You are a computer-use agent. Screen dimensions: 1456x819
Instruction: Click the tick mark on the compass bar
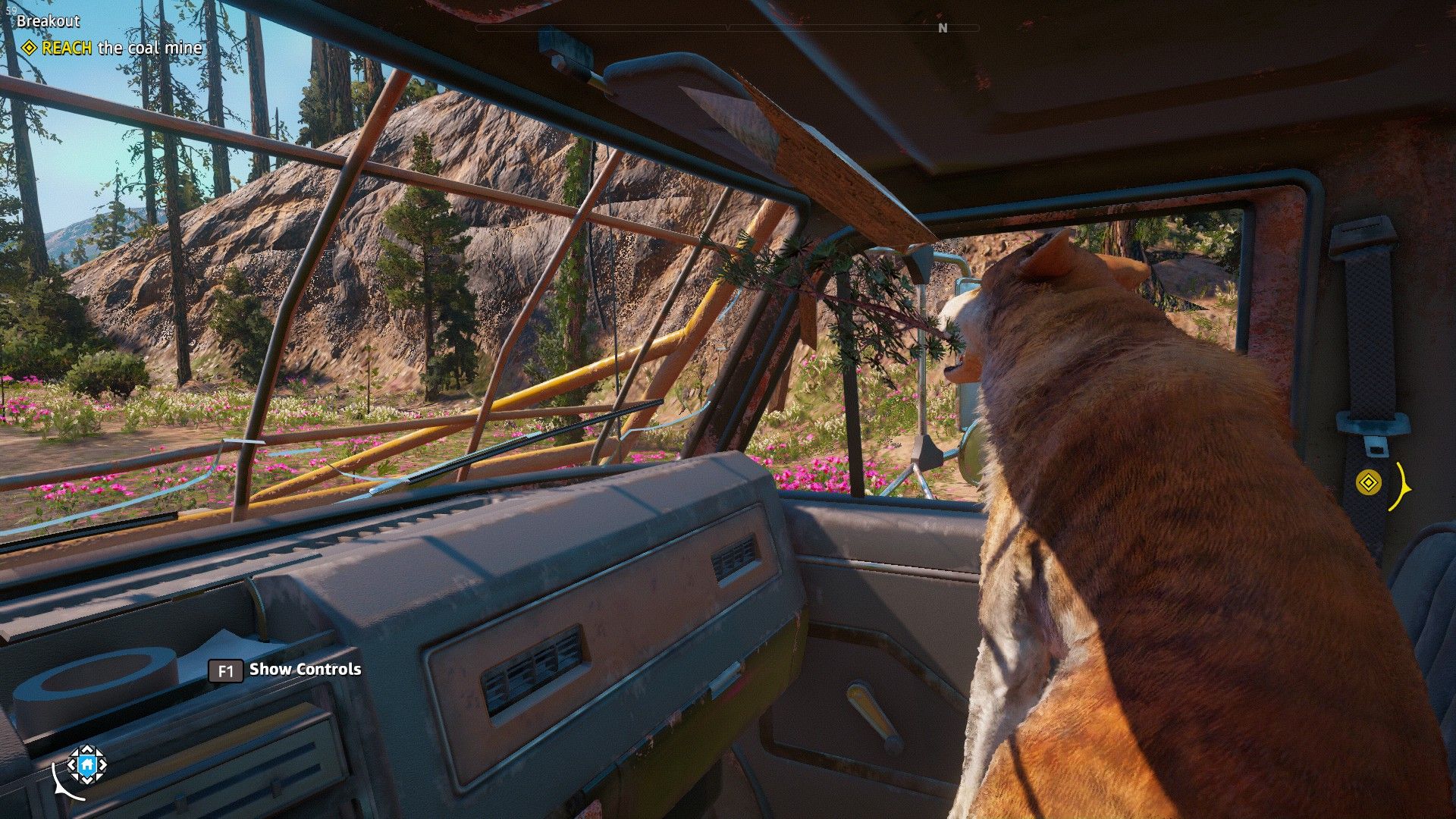point(728,27)
